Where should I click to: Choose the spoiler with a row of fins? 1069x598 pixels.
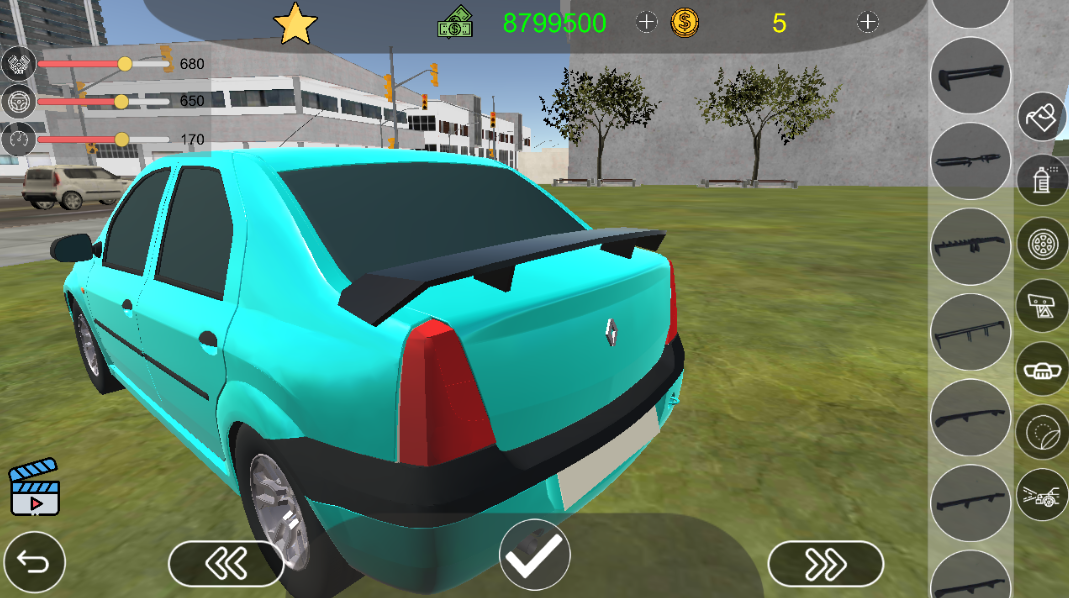(x=970, y=247)
